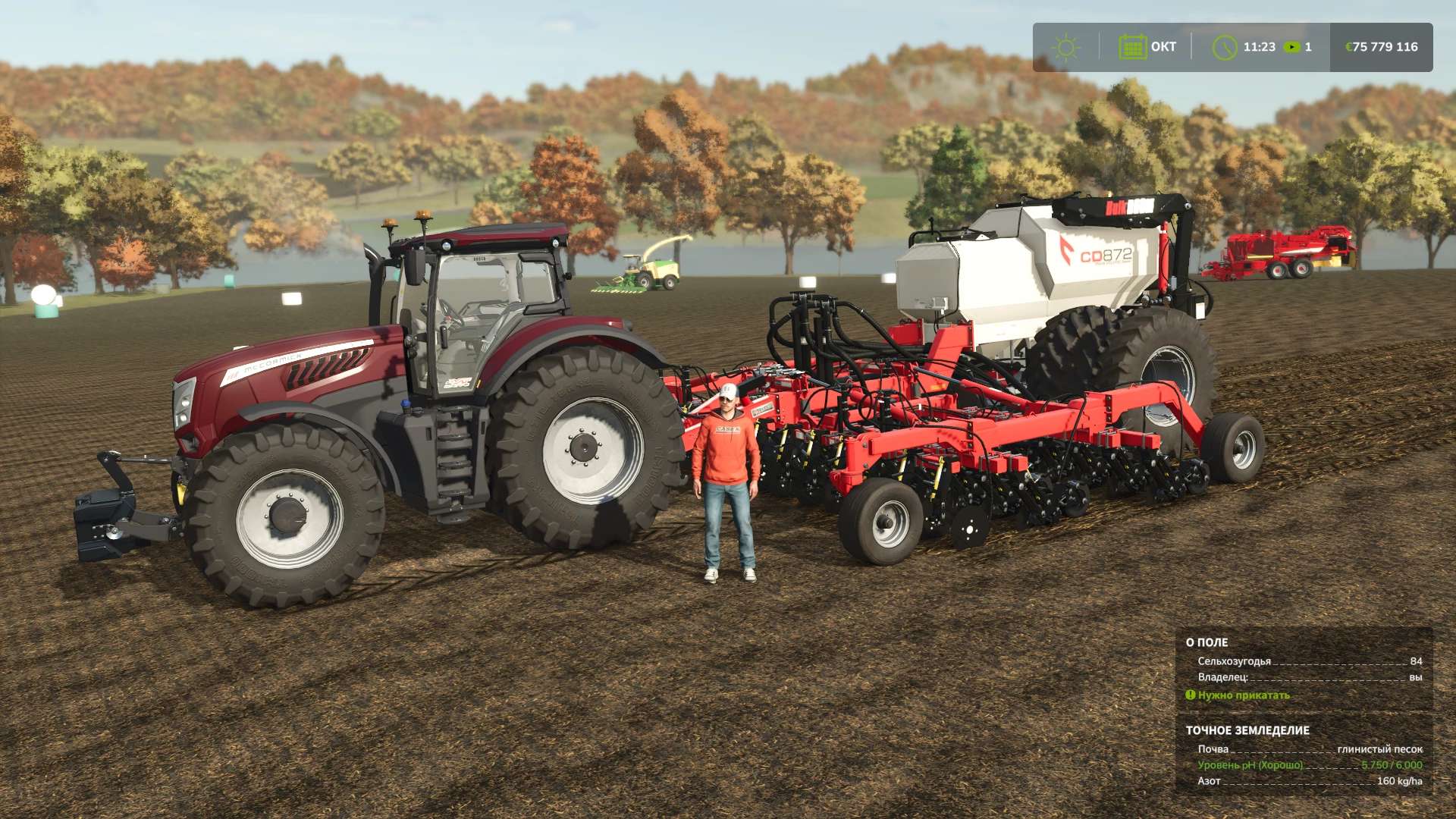Viewport: 1456px width, 819px height.
Task: Open the calendar month icon
Action: tap(1132, 47)
